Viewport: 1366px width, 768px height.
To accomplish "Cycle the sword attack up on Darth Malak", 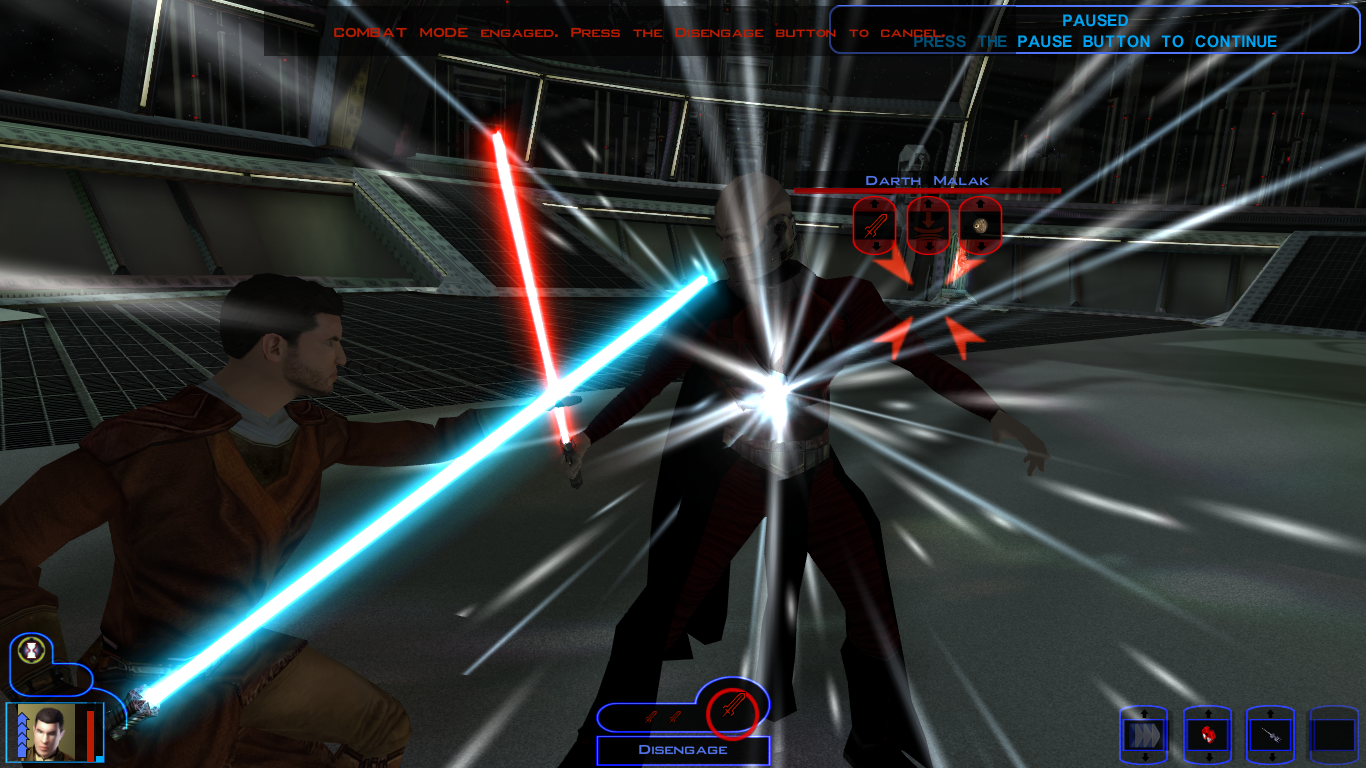I will pyautogui.click(x=874, y=204).
